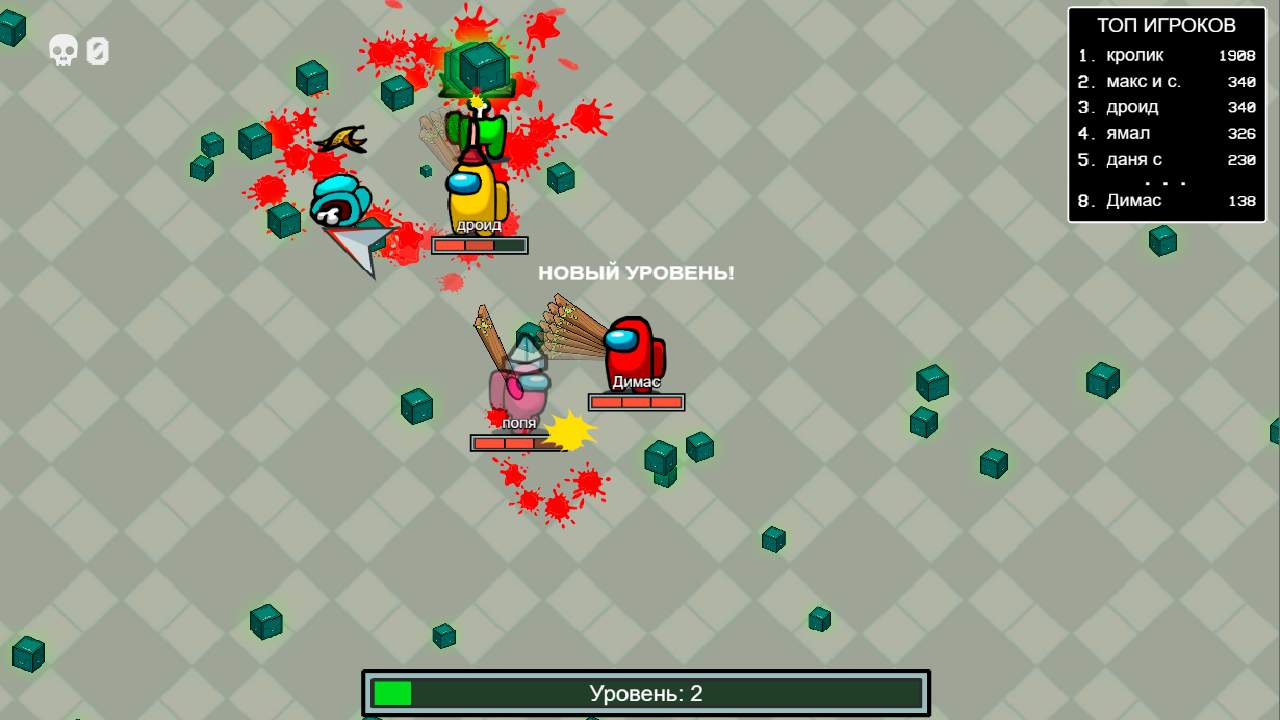
Task: Click the ТОП ИГРОКОВ leaderboard title
Action: 1166,24
